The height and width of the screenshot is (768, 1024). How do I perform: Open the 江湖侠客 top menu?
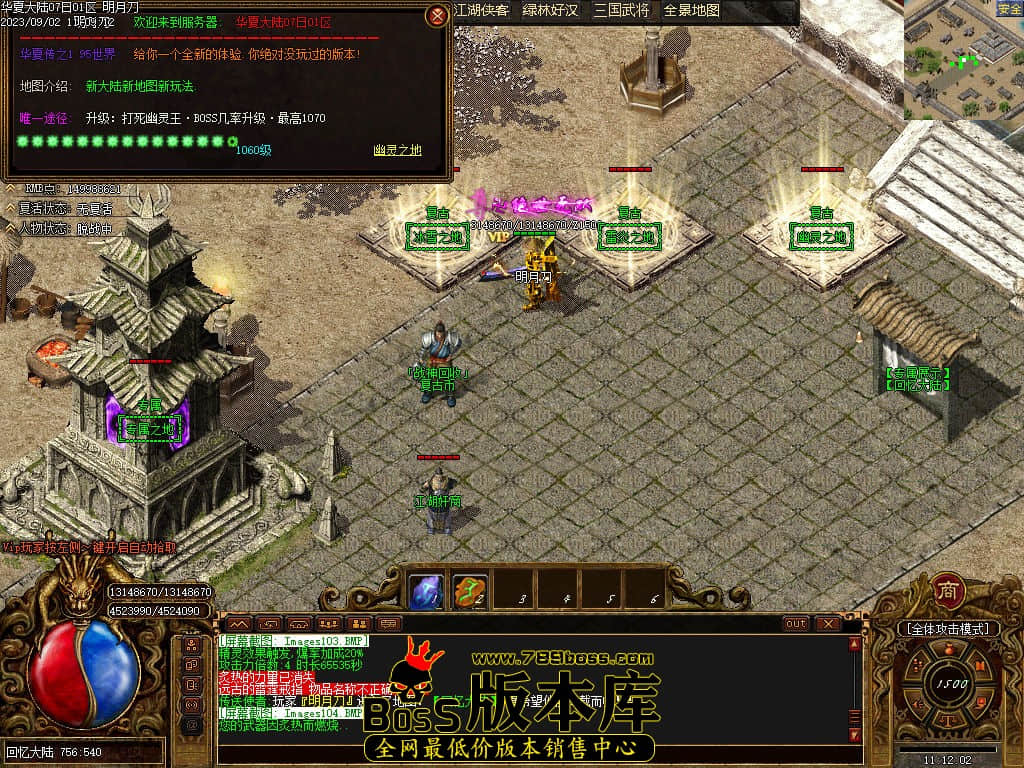(x=480, y=11)
